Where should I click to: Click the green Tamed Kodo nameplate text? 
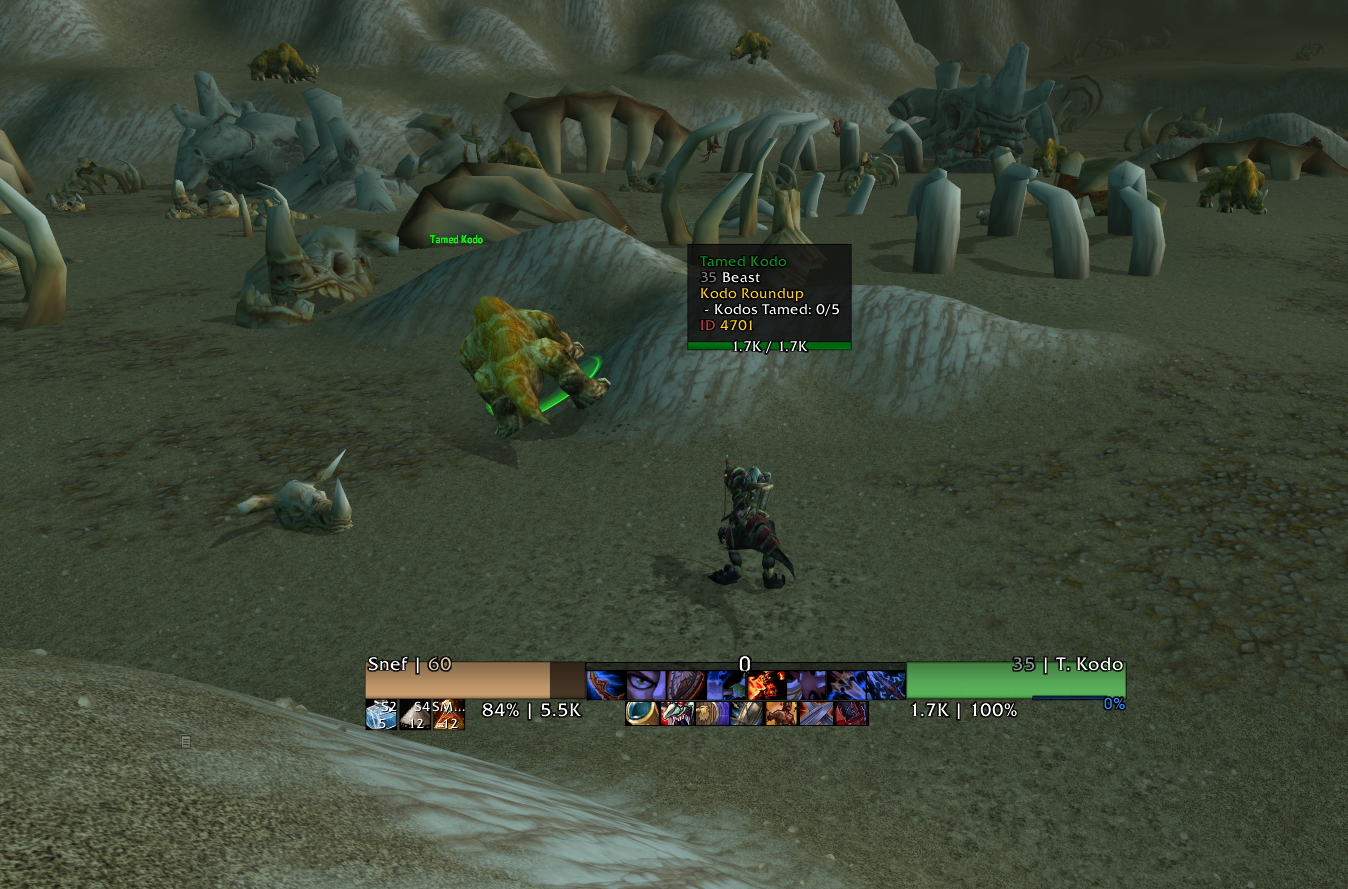pyautogui.click(x=455, y=240)
